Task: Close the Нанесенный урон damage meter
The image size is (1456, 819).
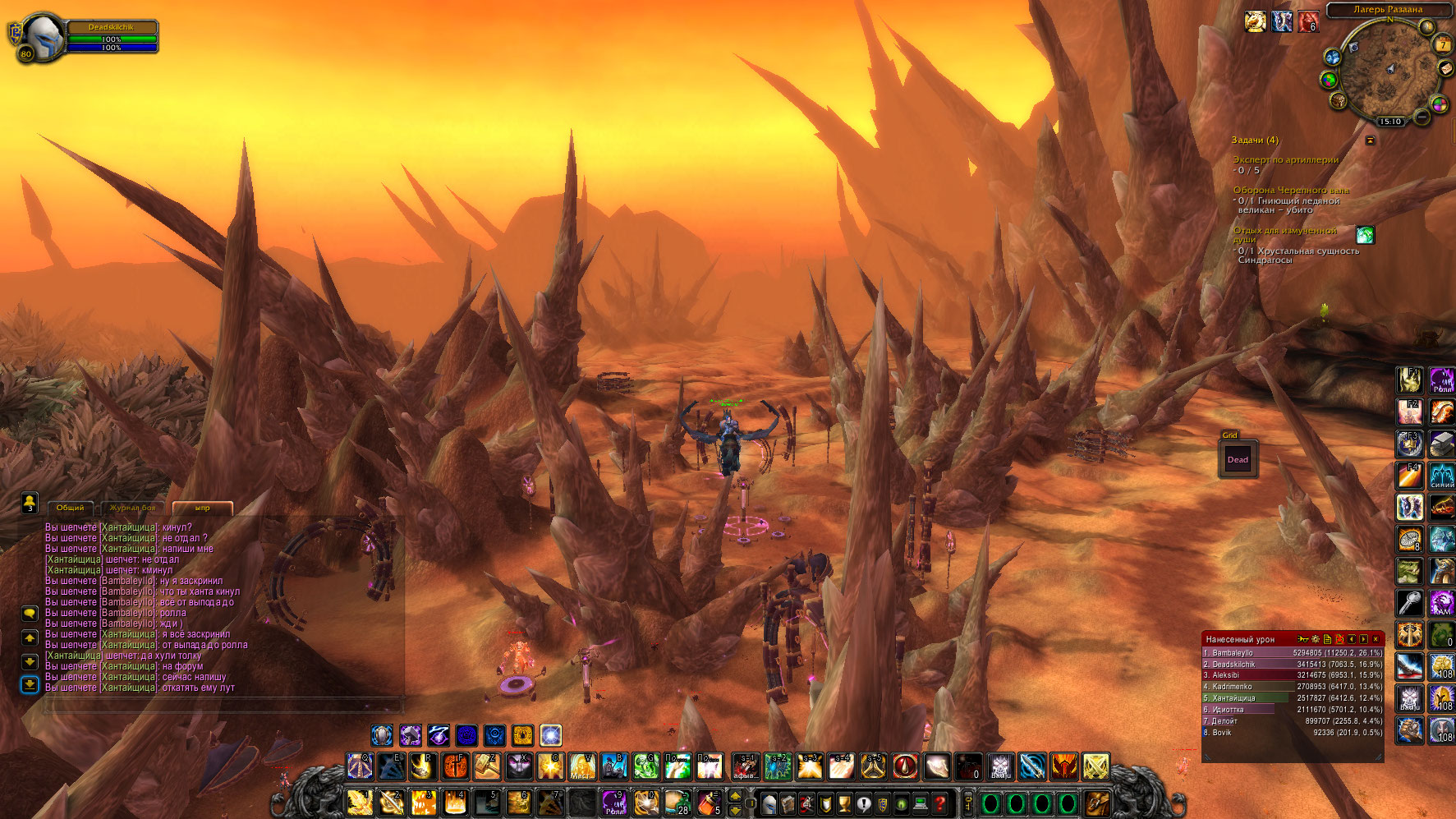Action: (x=1376, y=639)
